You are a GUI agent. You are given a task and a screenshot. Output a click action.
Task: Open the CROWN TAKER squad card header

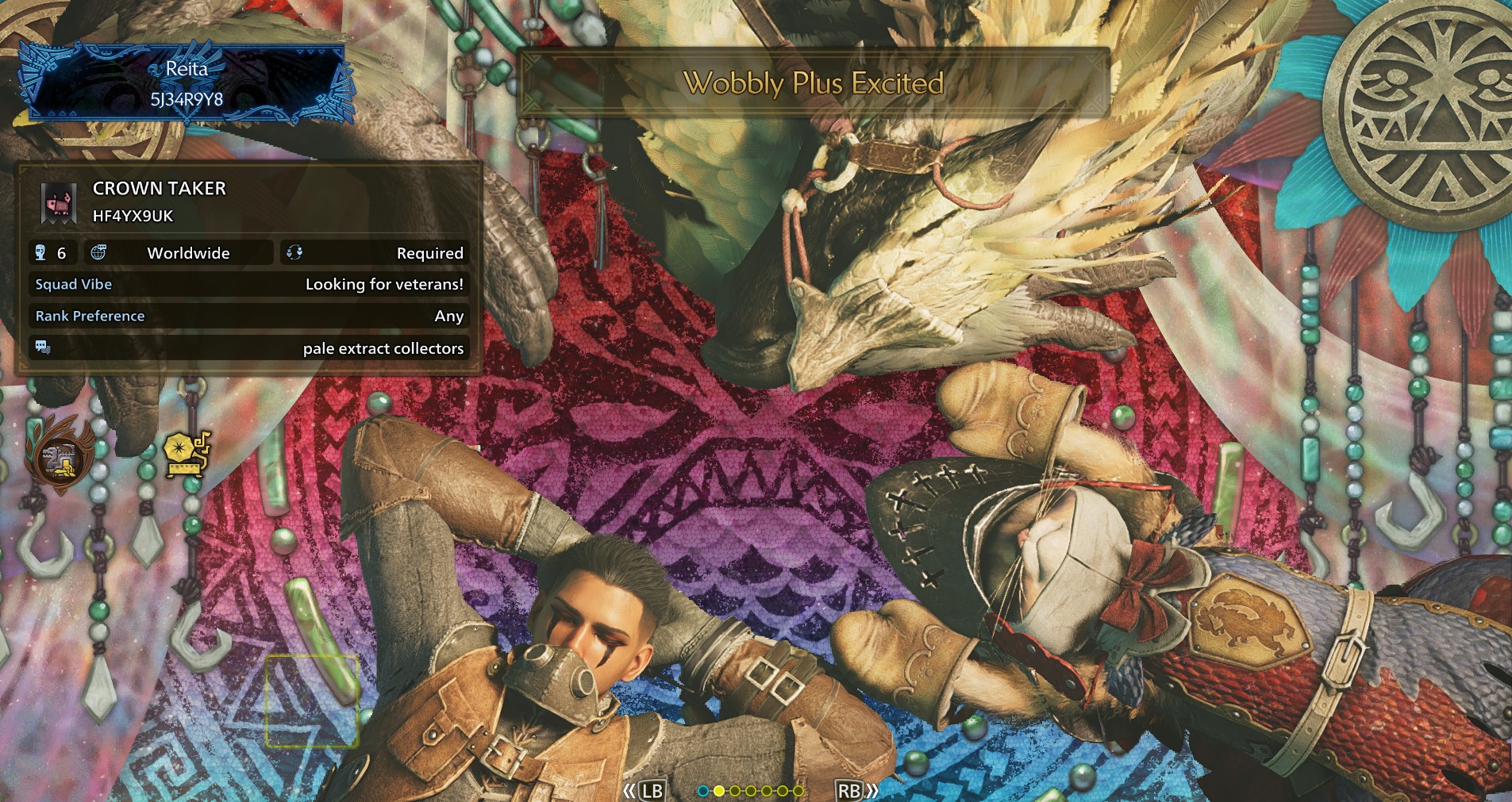159,201
